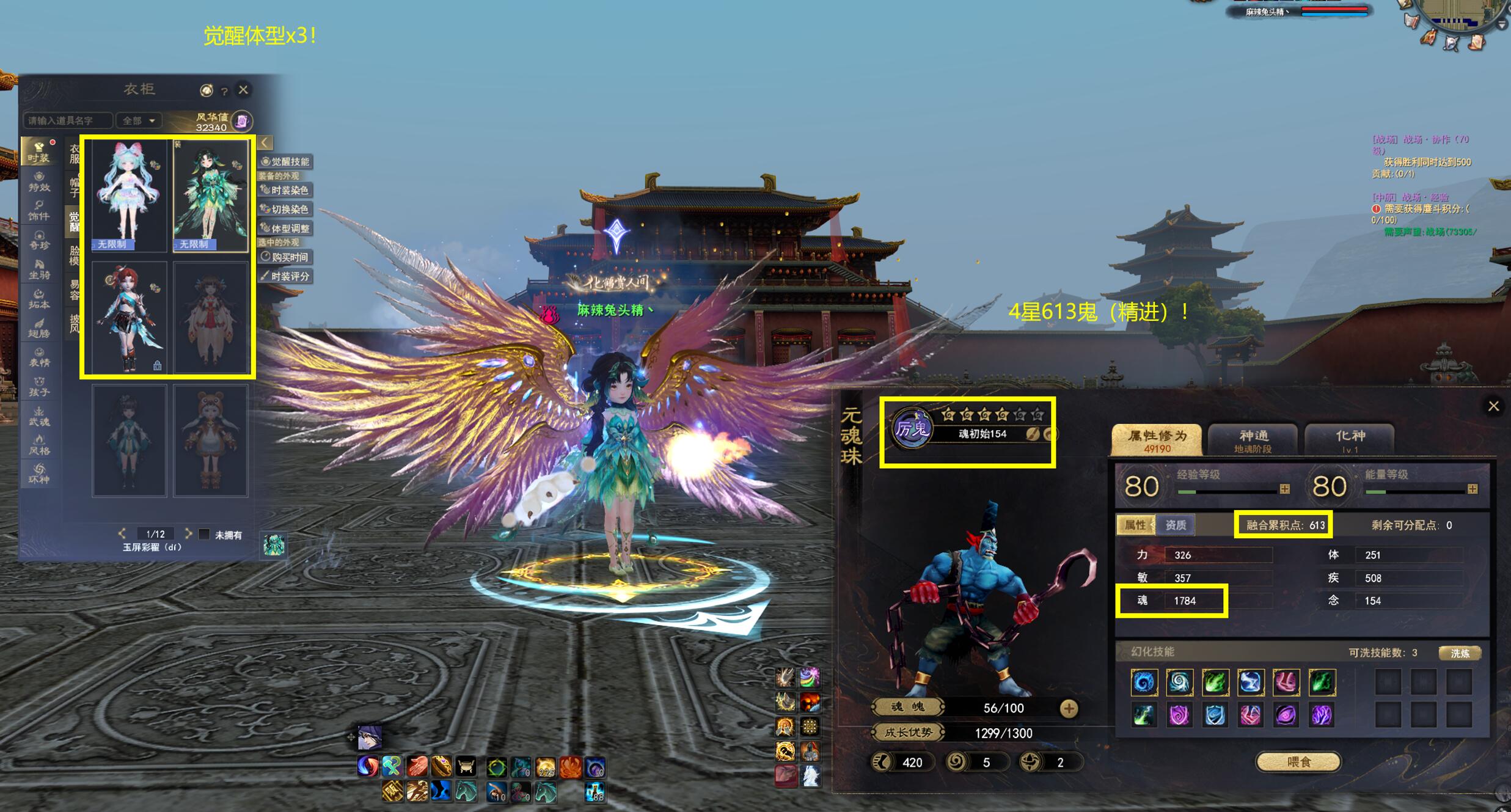Switch to the 翅膀 wings category
The width and height of the screenshot is (1511, 812).
(x=38, y=327)
